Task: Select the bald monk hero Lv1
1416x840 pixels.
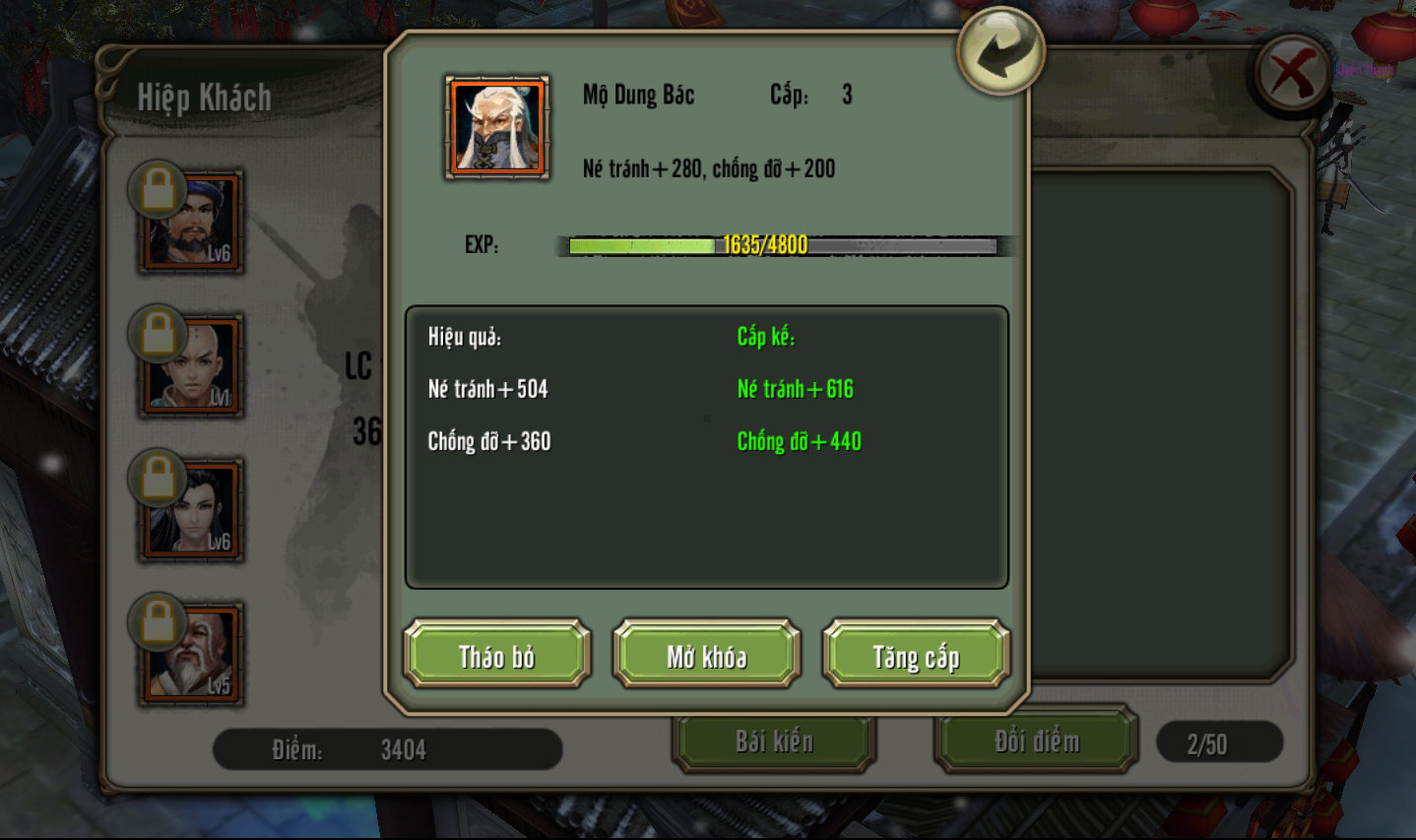Action: pyautogui.click(x=192, y=365)
